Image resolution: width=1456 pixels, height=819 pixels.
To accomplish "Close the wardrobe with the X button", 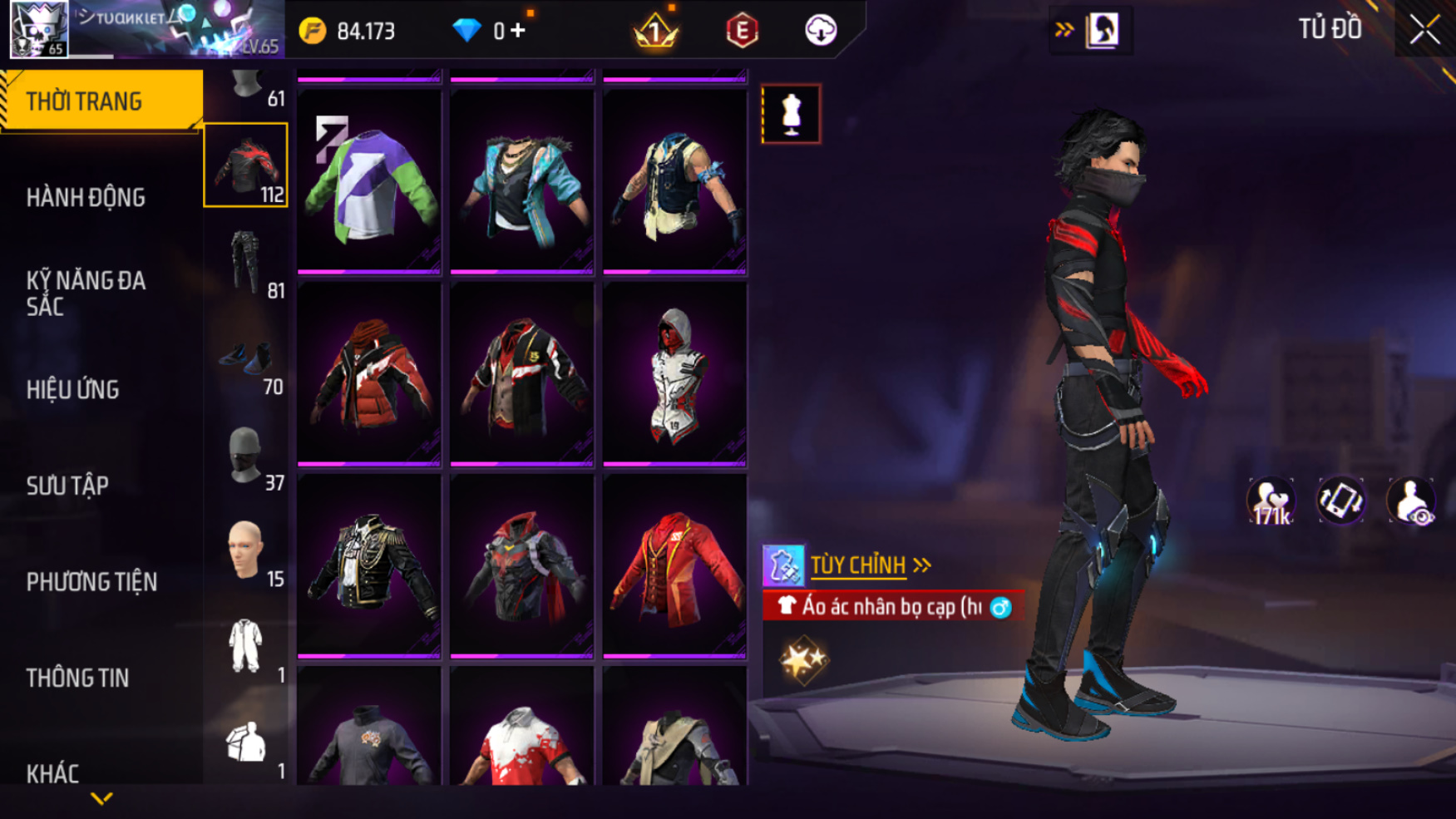I will pos(1424,30).
